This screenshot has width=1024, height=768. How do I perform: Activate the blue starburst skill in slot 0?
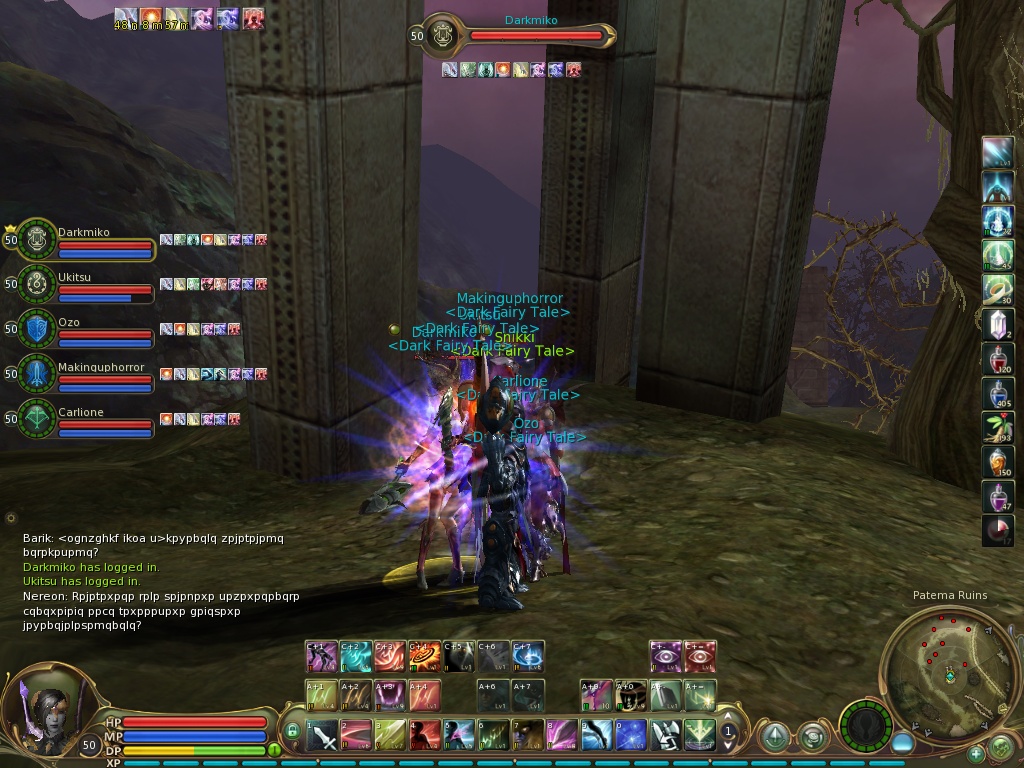tap(630, 735)
